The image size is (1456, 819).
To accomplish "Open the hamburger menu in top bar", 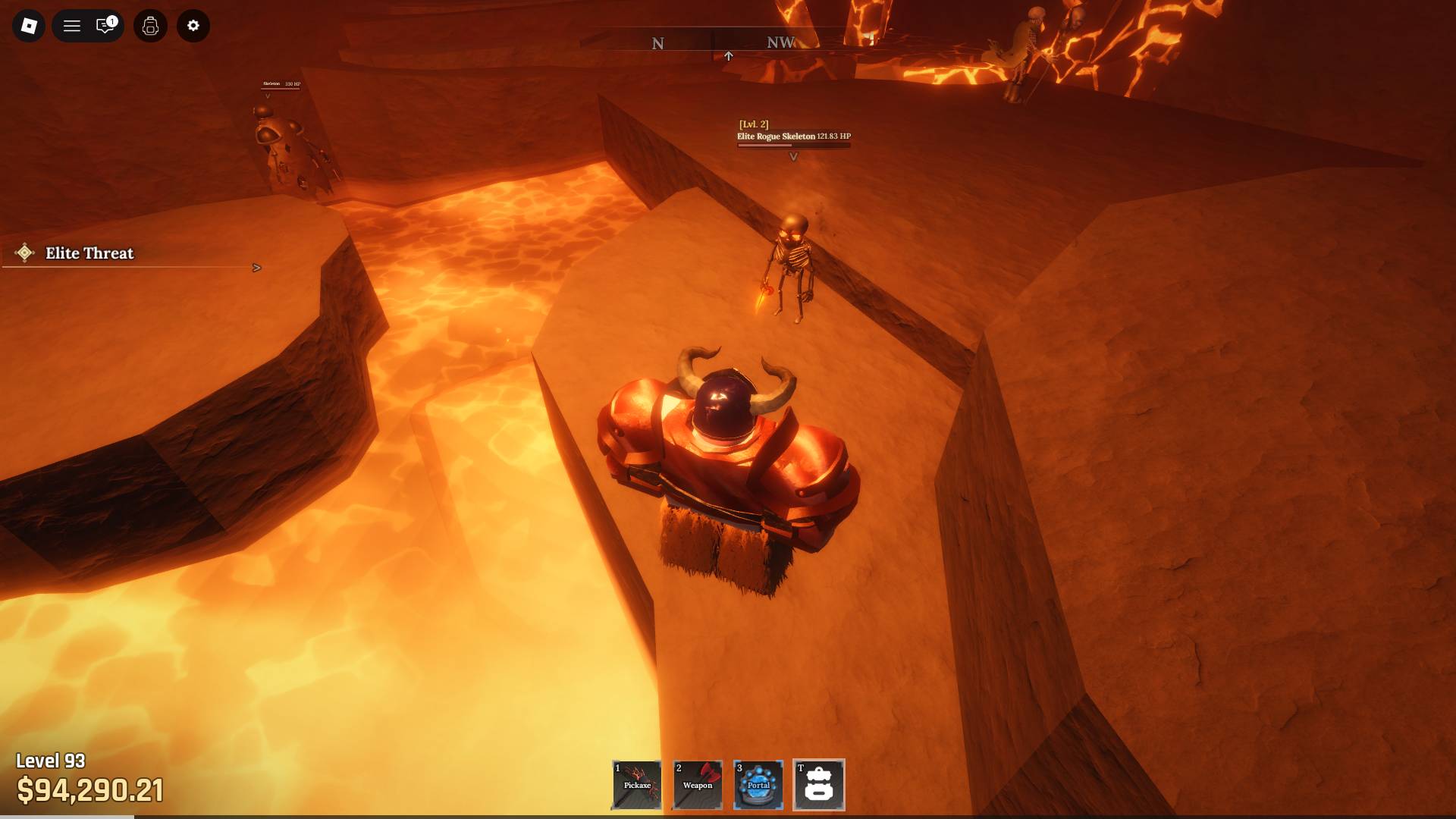I will click(72, 26).
